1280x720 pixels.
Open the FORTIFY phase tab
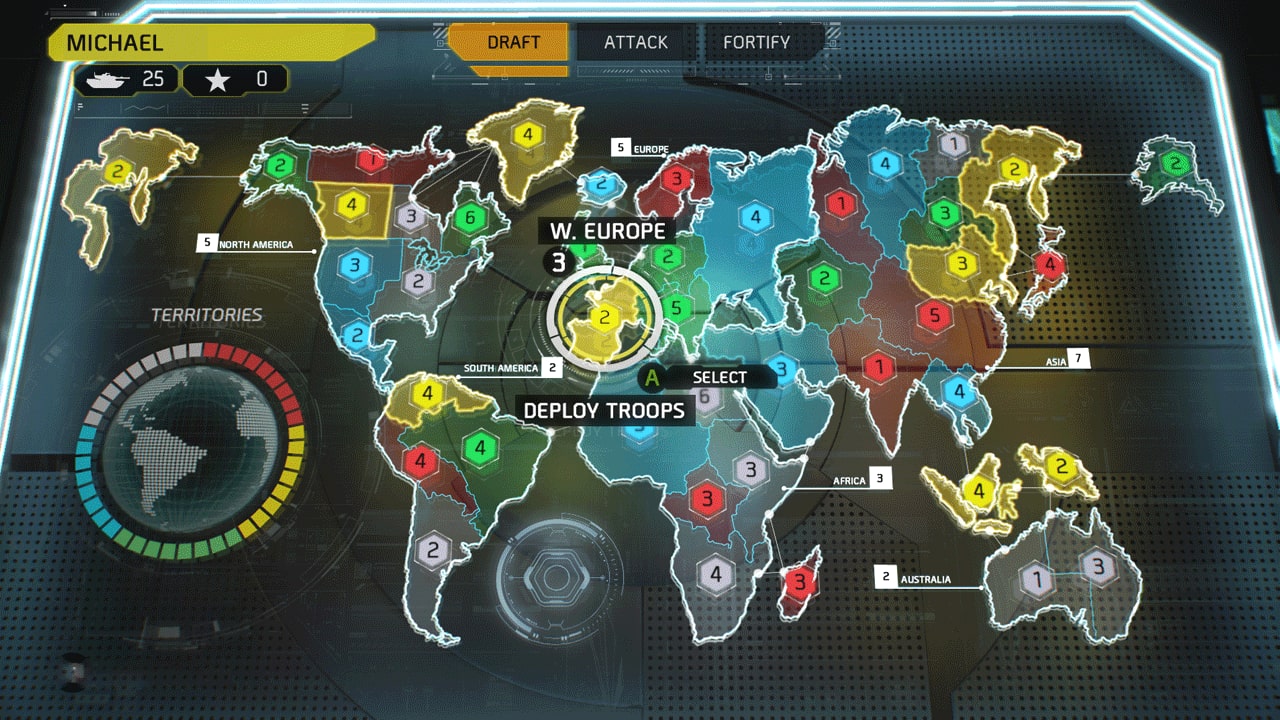tap(758, 42)
